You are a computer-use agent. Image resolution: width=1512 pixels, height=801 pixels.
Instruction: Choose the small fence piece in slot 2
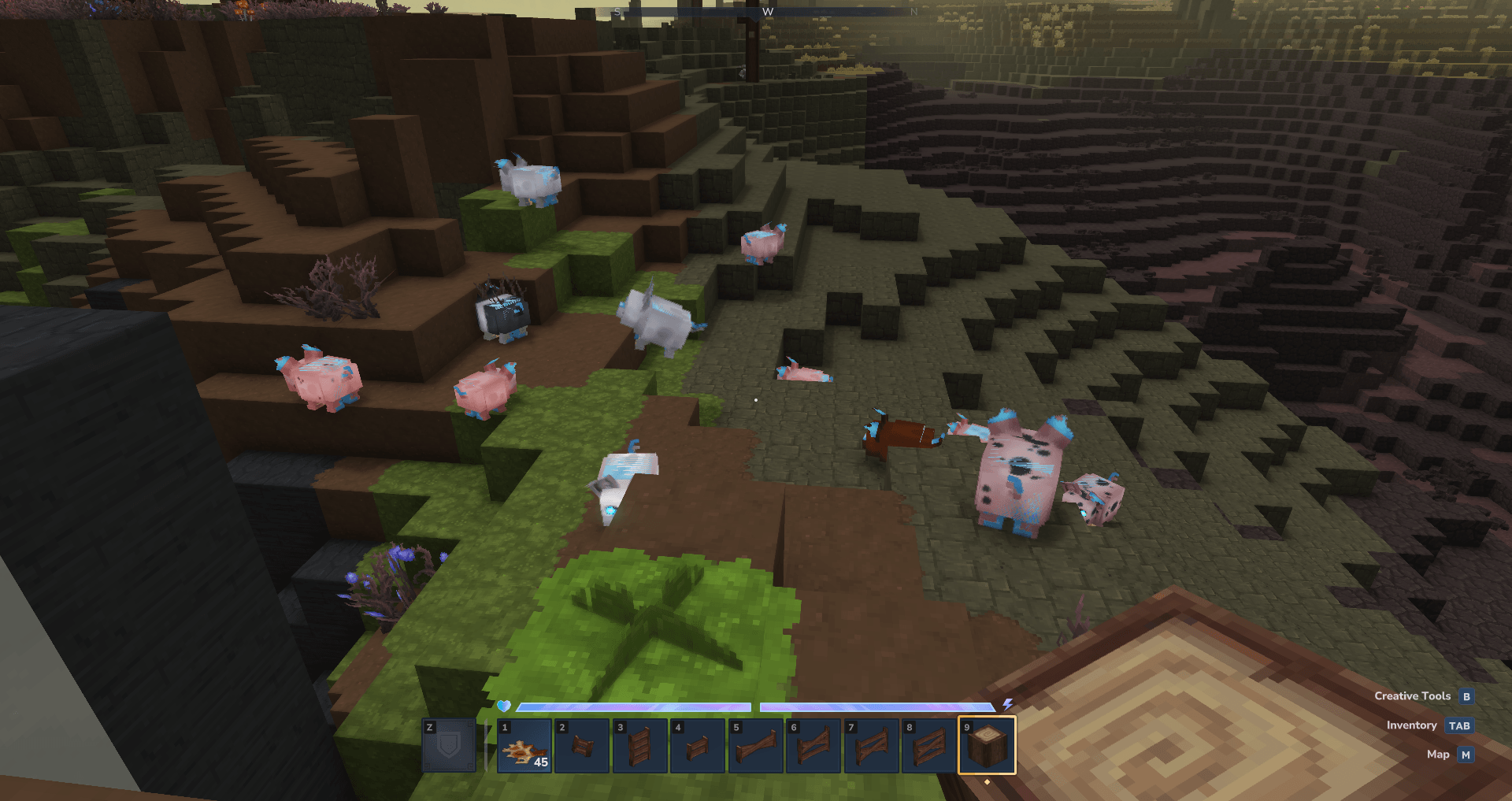click(582, 746)
